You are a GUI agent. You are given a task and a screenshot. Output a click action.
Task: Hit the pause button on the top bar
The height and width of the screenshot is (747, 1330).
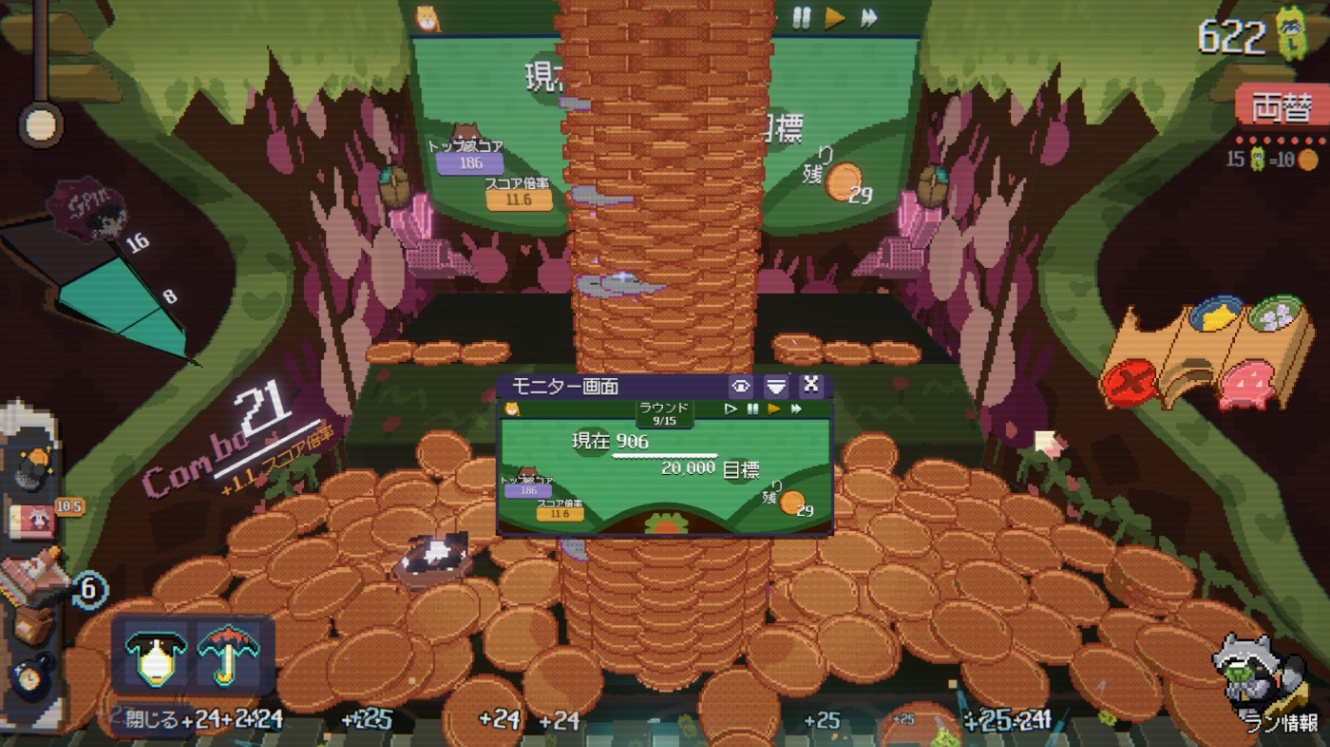801,18
